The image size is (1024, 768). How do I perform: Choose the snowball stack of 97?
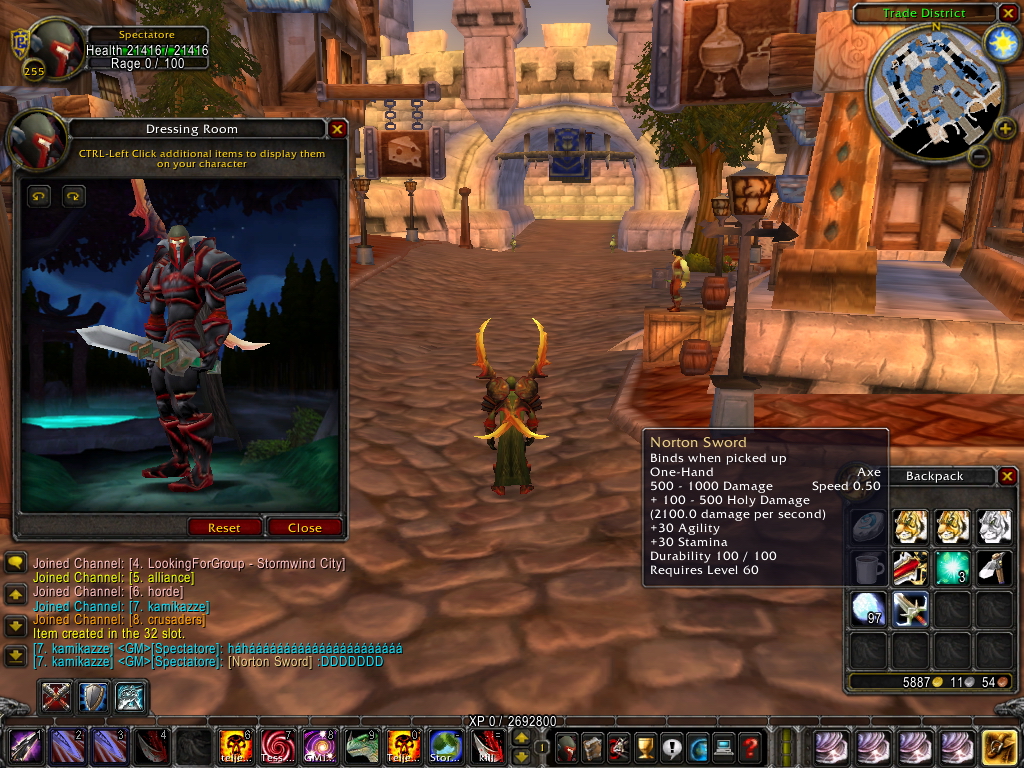click(868, 609)
